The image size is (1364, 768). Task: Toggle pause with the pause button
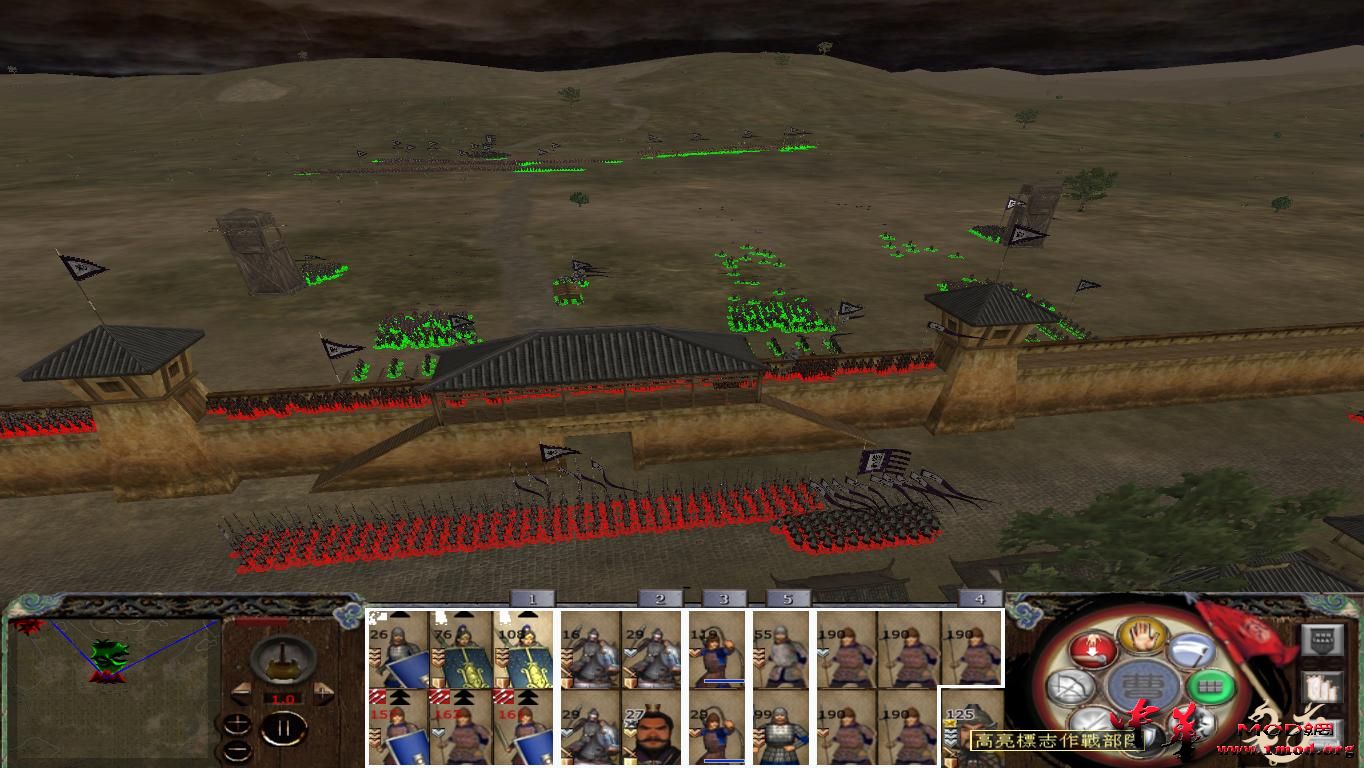coord(282,727)
